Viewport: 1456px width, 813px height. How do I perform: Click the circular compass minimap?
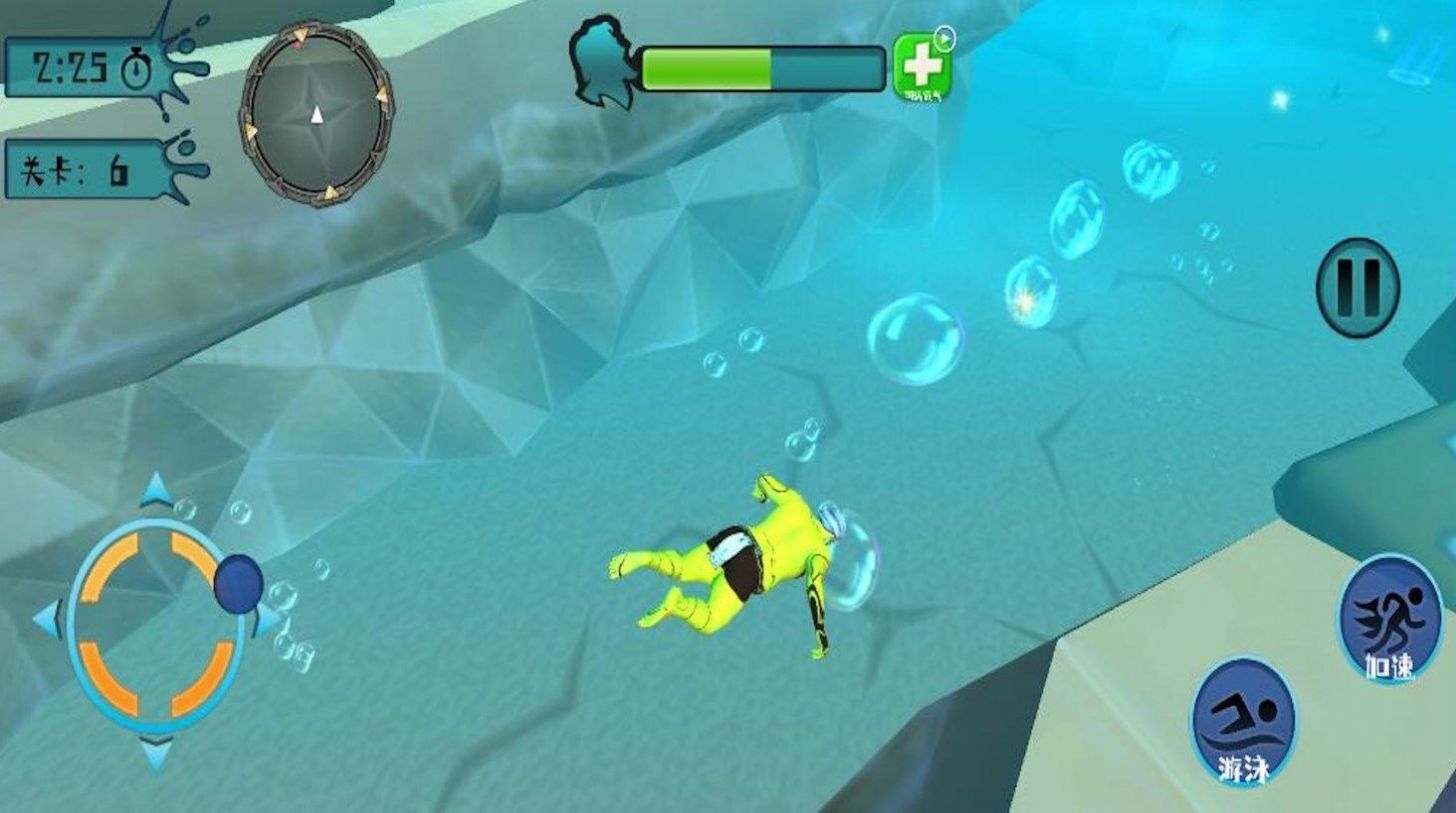(316, 115)
